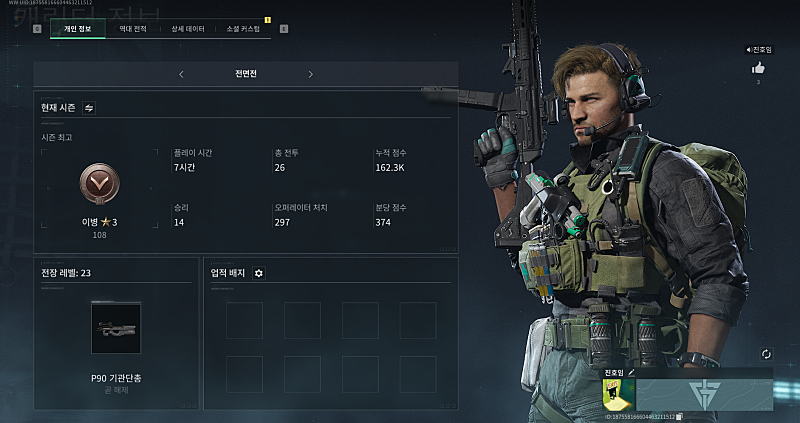
Task: Click the refresh arrows icon near the character
Action: [x=766, y=354]
